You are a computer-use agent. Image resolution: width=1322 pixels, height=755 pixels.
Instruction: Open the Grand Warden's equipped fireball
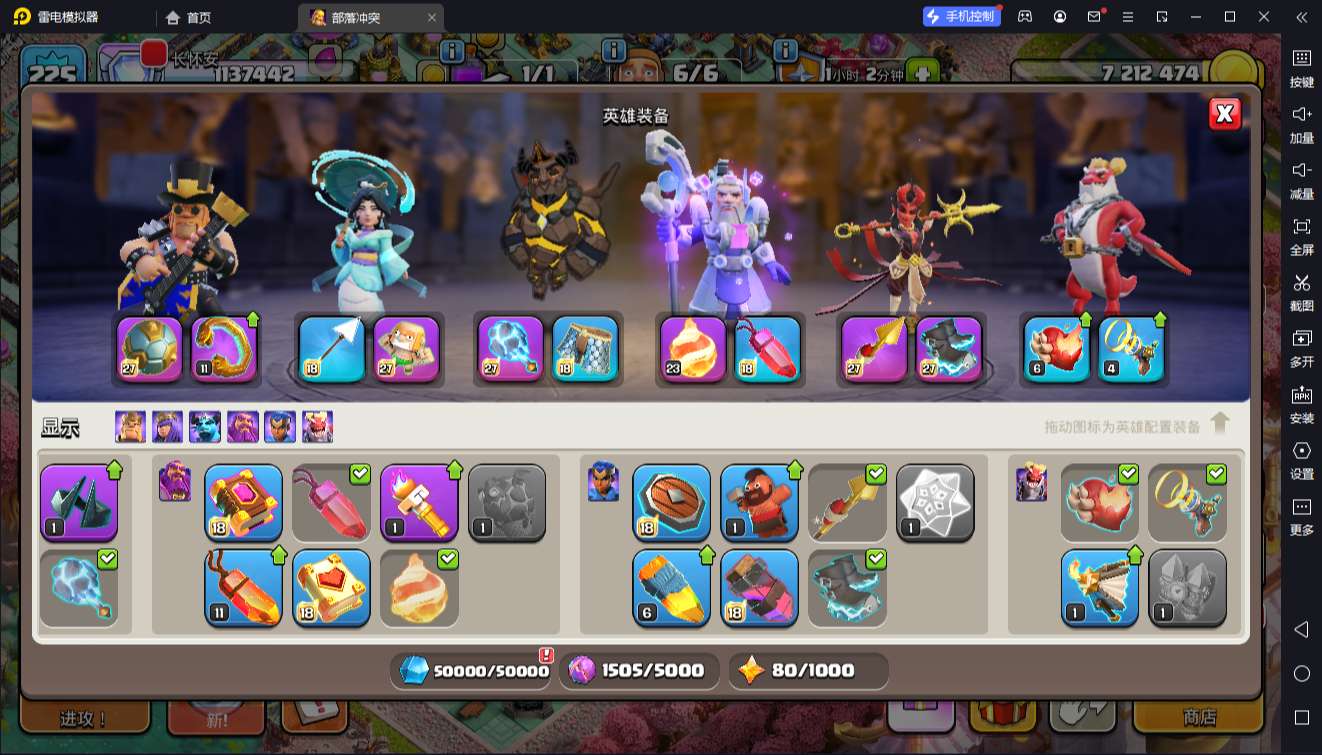(x=693, y=348)
